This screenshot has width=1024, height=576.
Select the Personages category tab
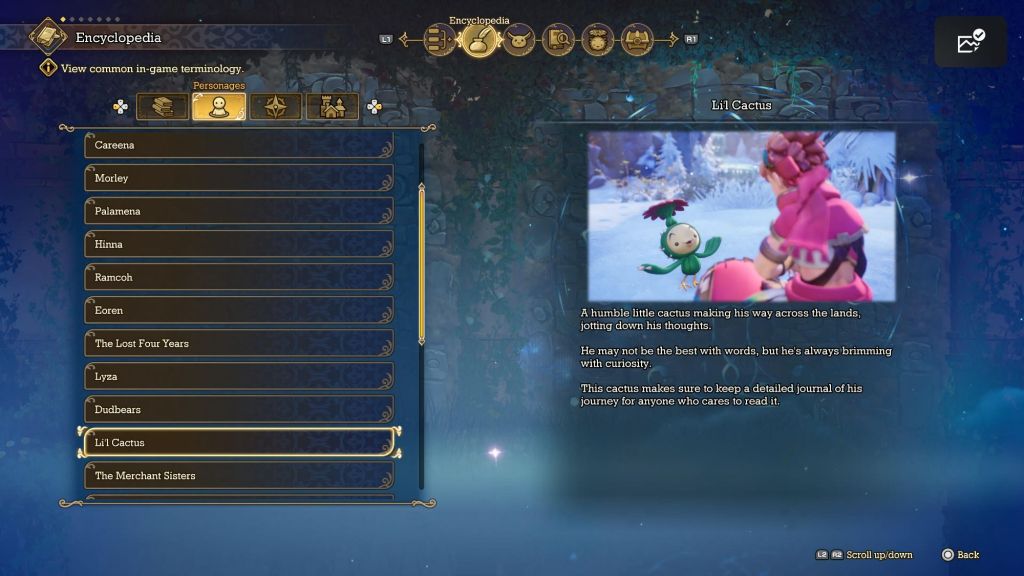[219, 106]
